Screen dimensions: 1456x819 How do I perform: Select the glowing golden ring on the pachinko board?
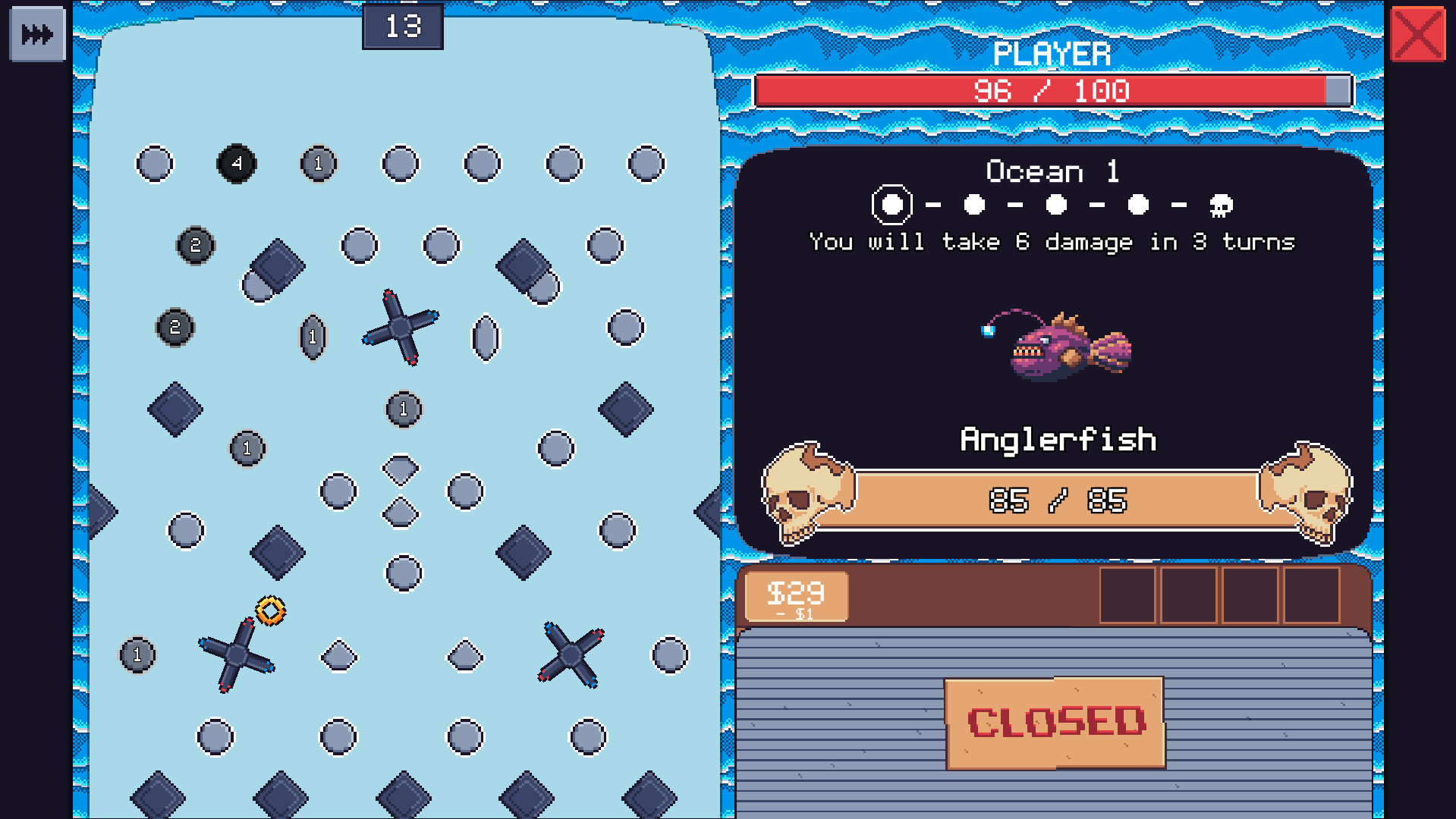point(269,609)
